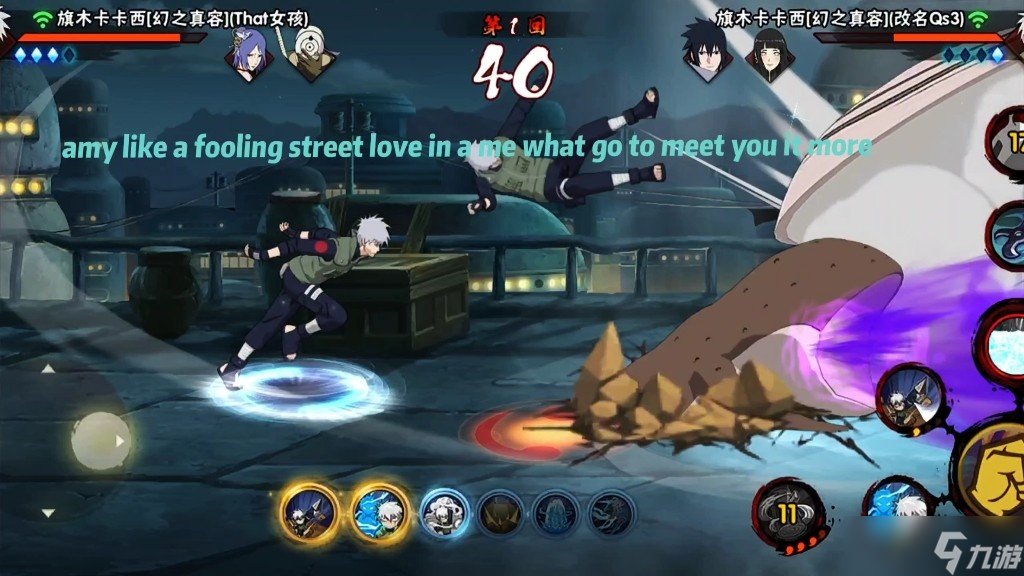Tap the dimmed water wall combo icon
Screen dimensions: 1024x576
555,513
